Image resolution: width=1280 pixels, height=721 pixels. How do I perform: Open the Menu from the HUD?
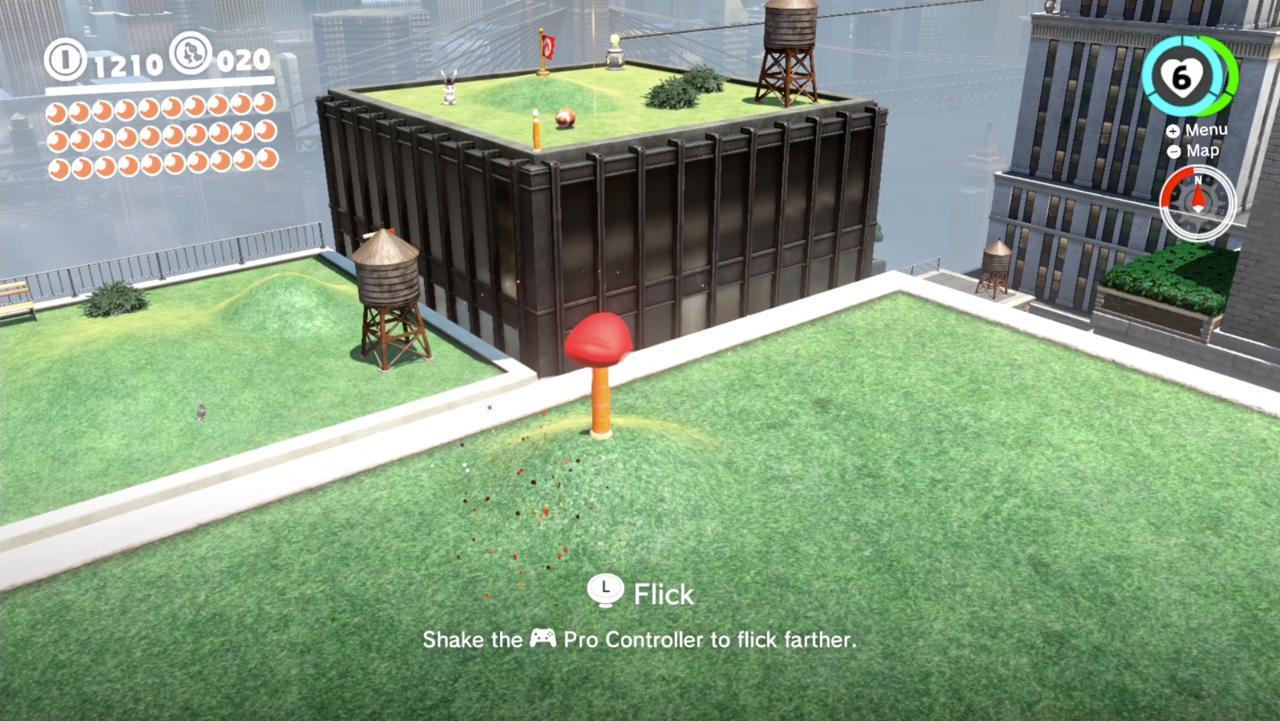[1205, 129]
